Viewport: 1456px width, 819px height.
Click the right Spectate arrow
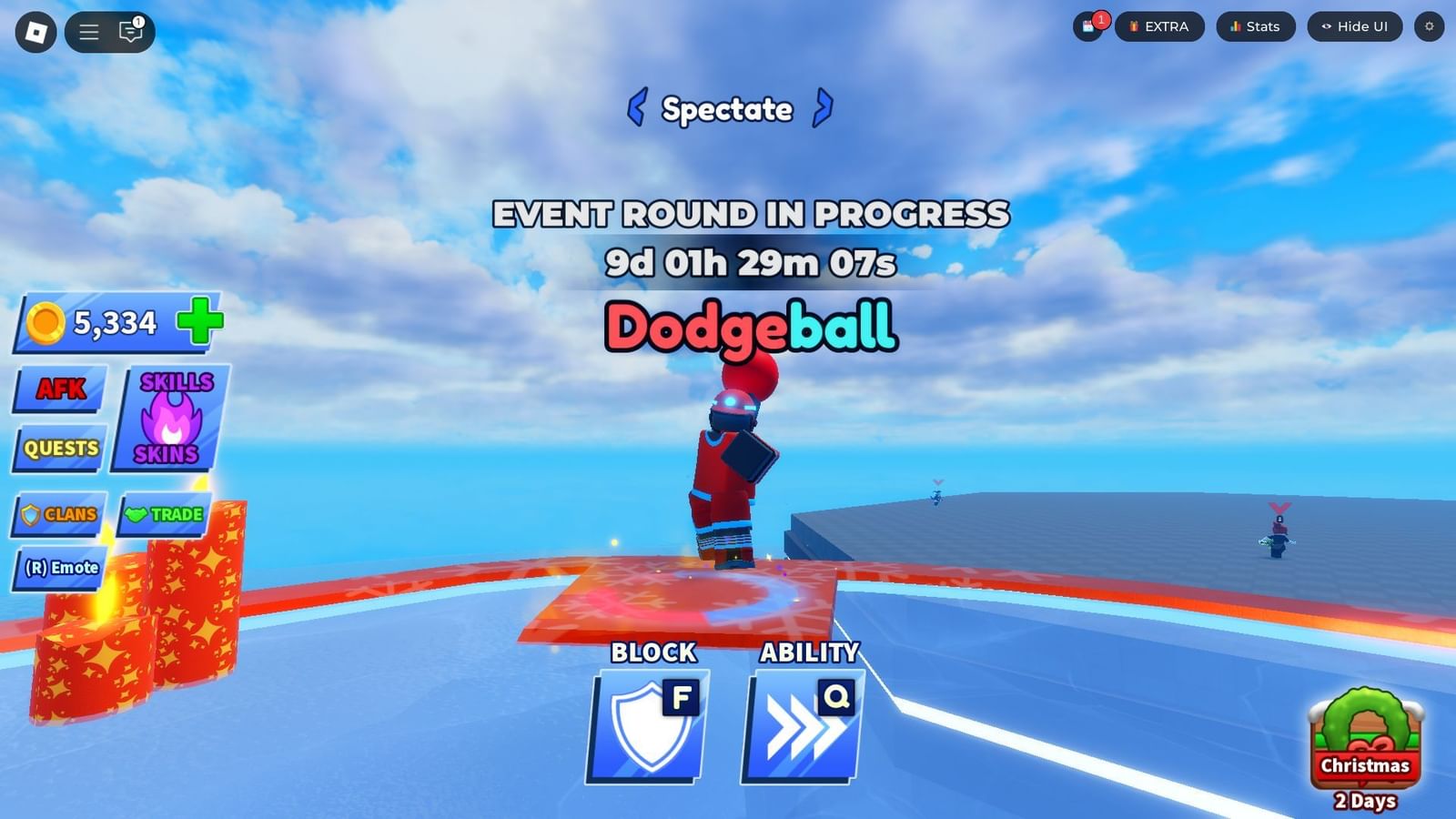pos(824,107)
